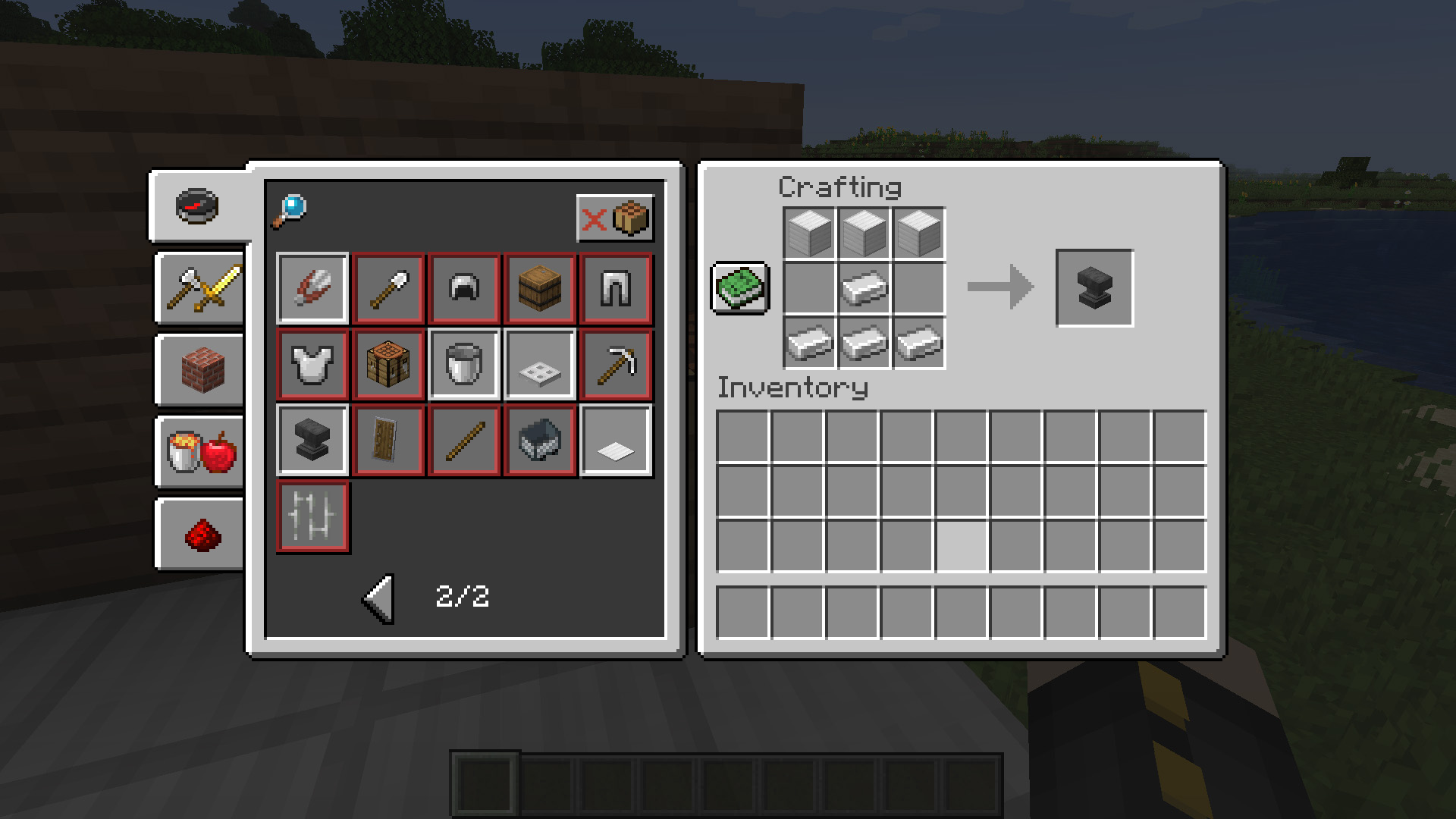Open the green recipe book
The image size is (1456, 819).
739,288
